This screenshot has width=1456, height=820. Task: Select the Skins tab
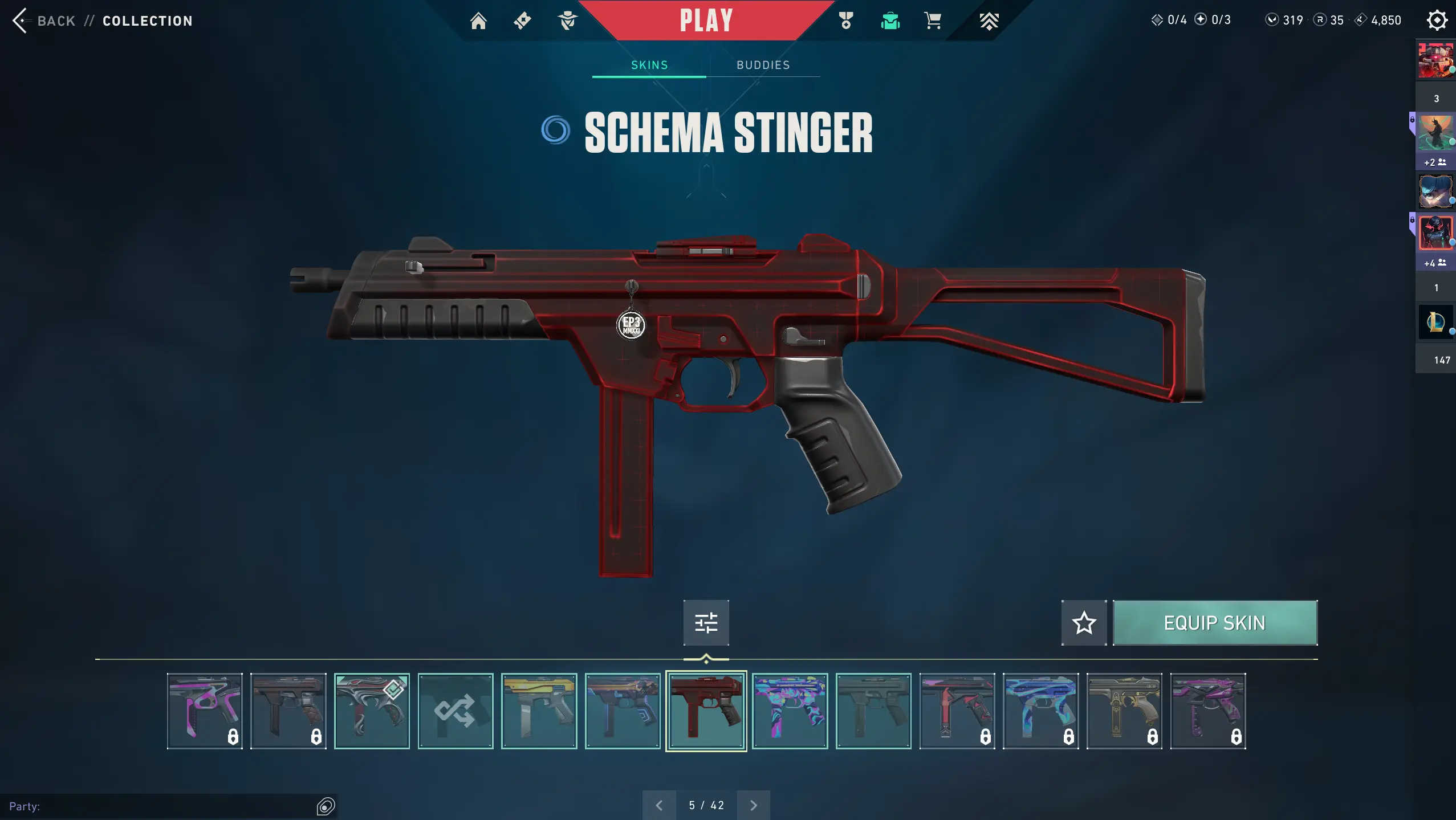point(649,65)
